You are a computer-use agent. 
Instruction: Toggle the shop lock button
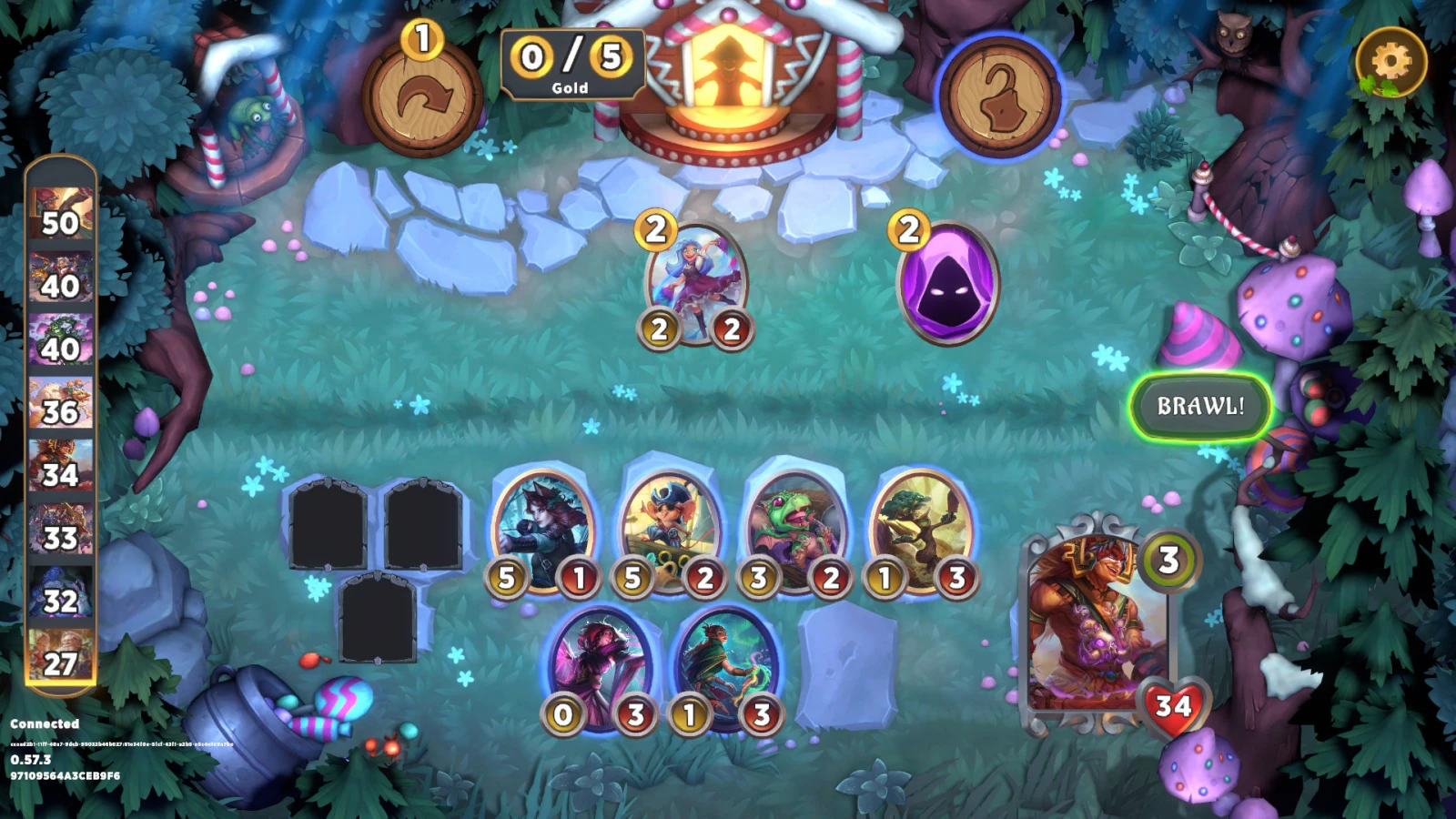[x=999, y=96]
